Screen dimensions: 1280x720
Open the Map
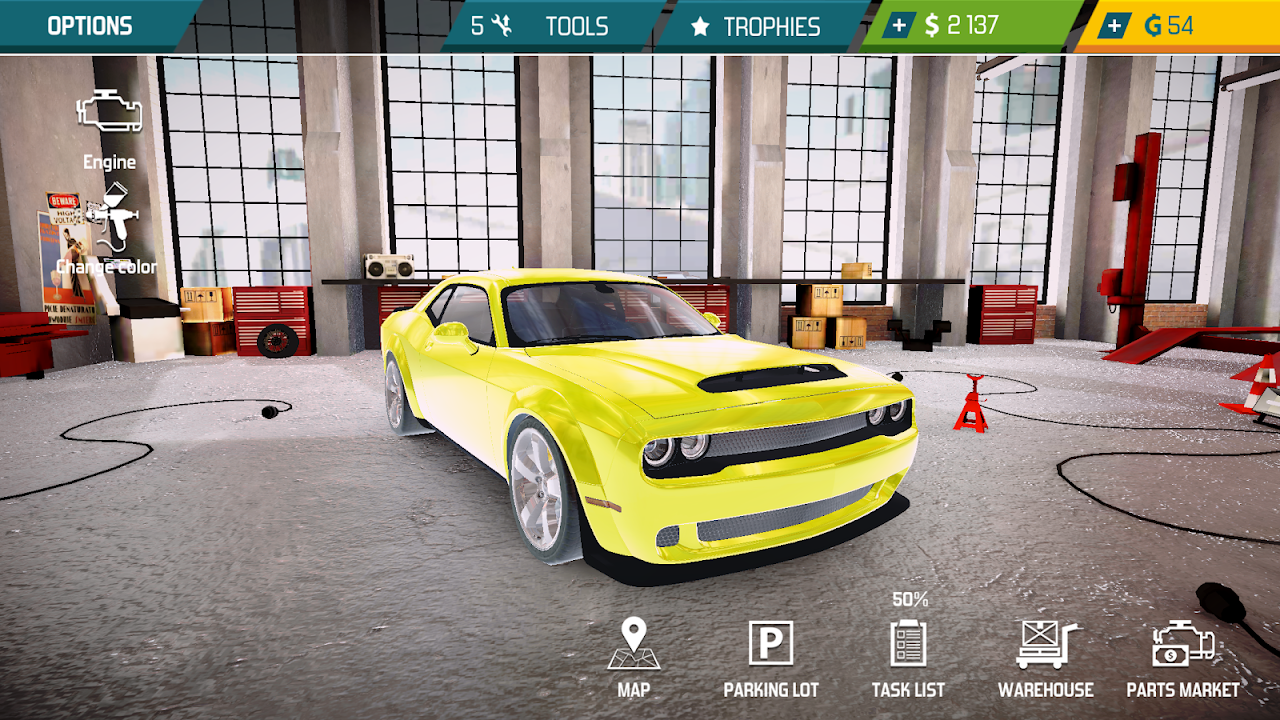click(634, 656)
